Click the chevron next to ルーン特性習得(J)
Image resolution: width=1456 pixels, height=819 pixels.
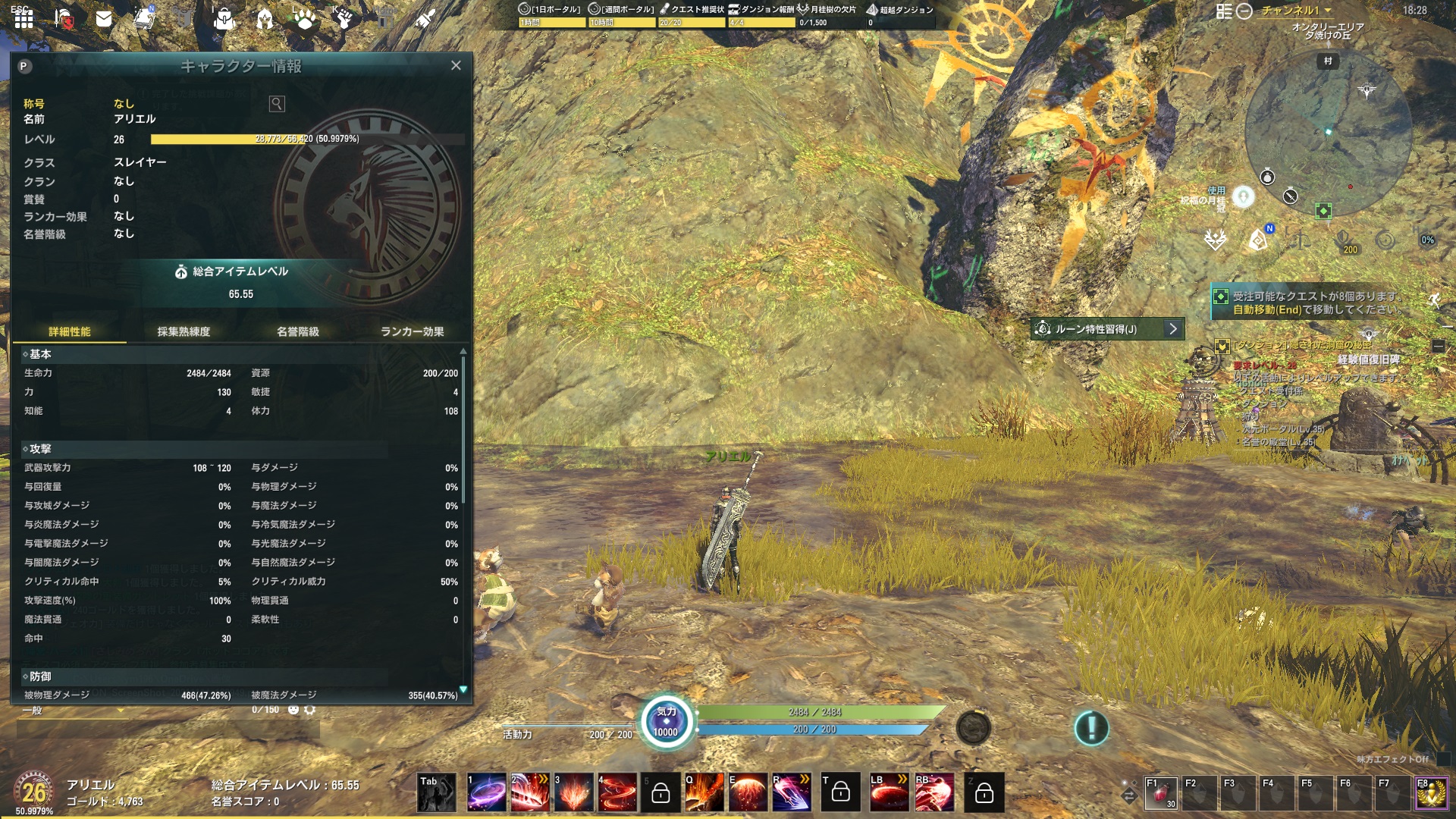1172,328
